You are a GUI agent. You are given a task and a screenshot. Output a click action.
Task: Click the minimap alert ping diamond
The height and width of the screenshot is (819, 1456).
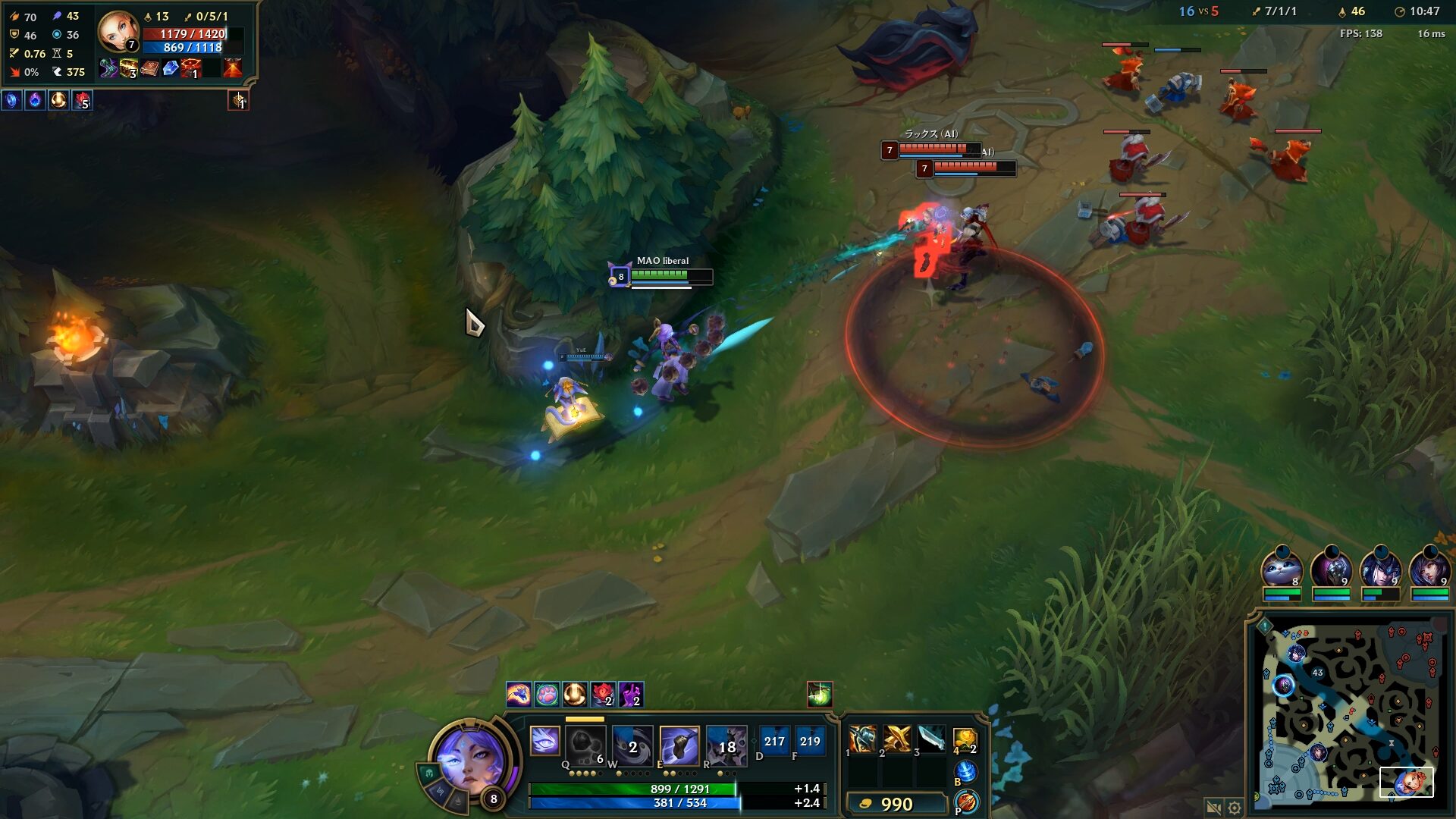pos(1265,626)
